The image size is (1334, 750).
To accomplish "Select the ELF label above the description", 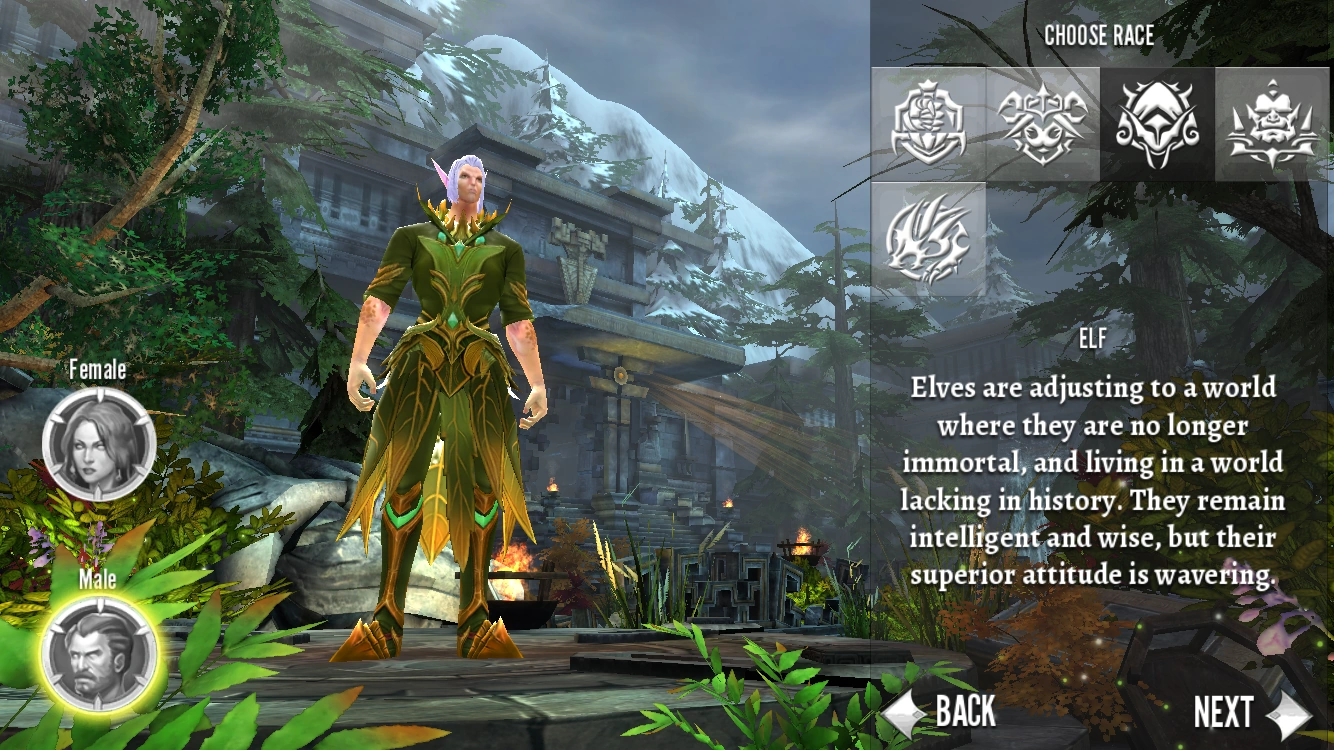I will click(x=1094, y=342).
